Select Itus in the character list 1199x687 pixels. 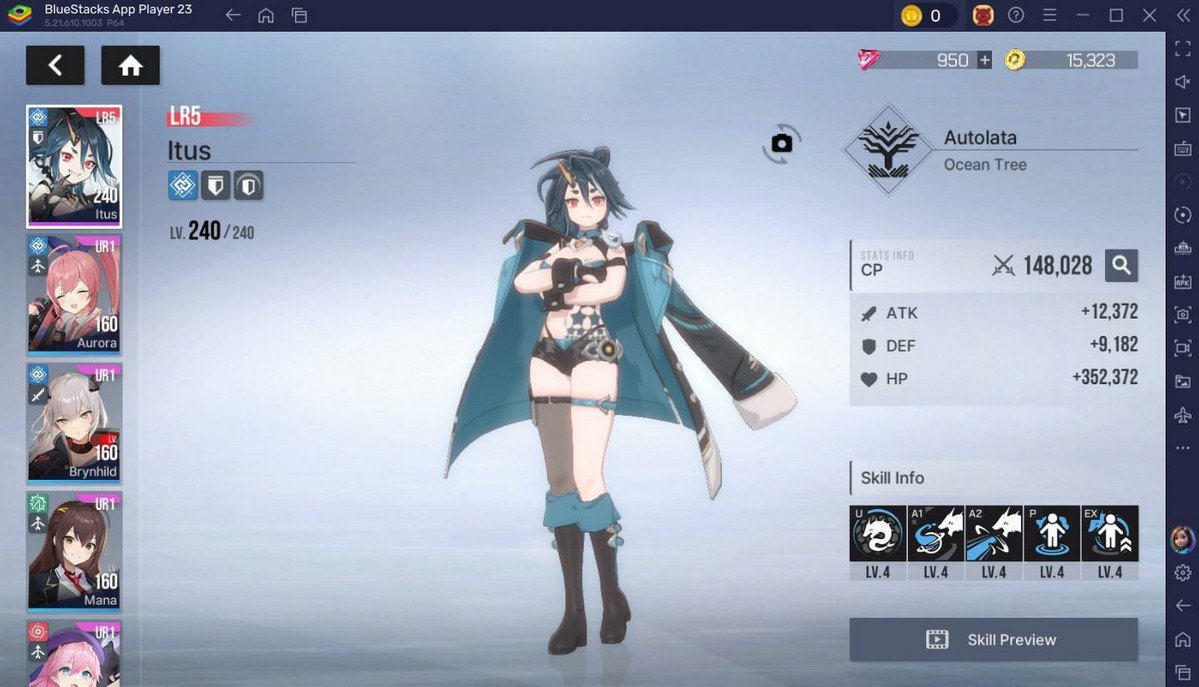[x=74, y=166]
